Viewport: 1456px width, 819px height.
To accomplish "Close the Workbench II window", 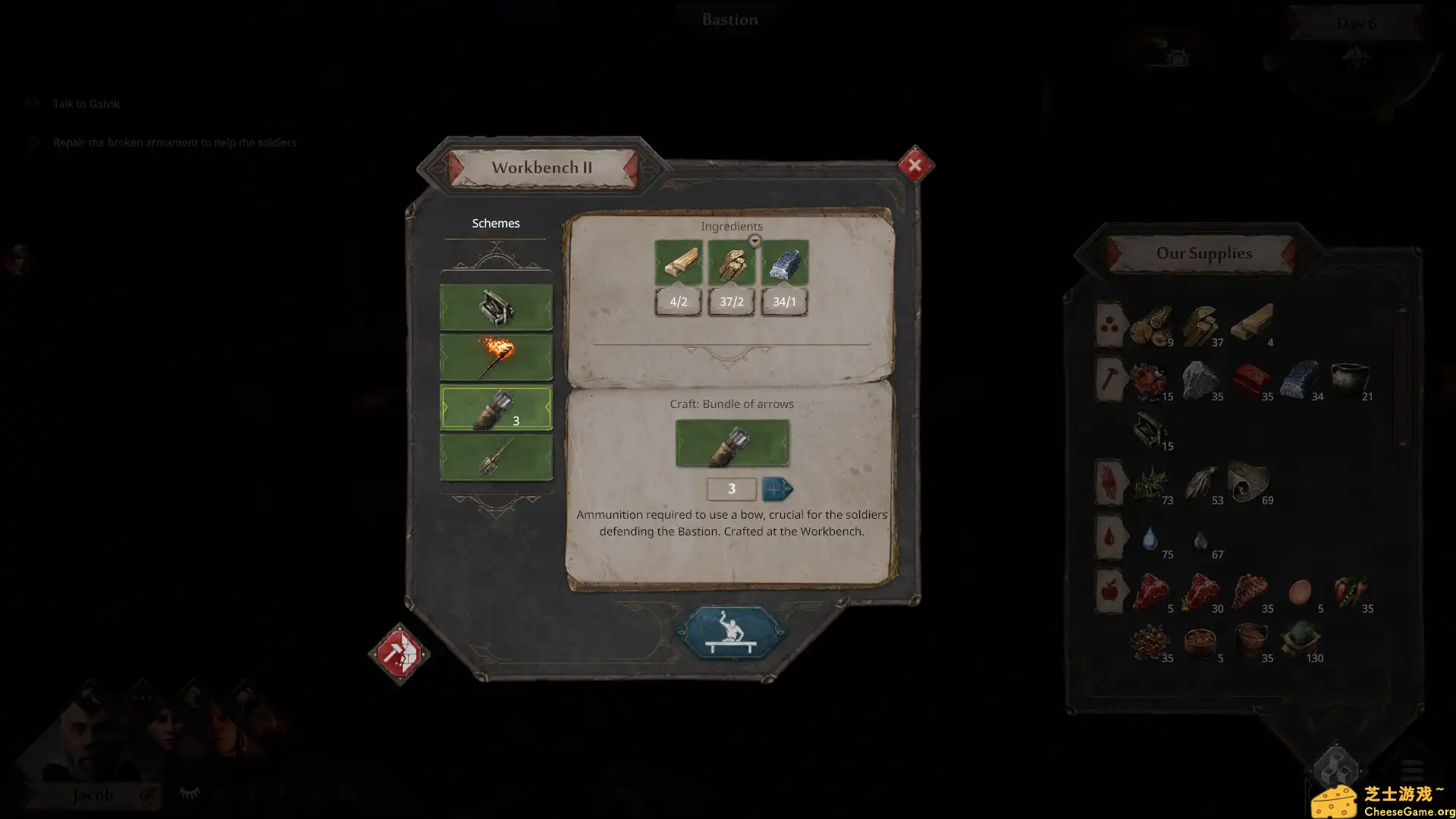I will tap(915, 165).
